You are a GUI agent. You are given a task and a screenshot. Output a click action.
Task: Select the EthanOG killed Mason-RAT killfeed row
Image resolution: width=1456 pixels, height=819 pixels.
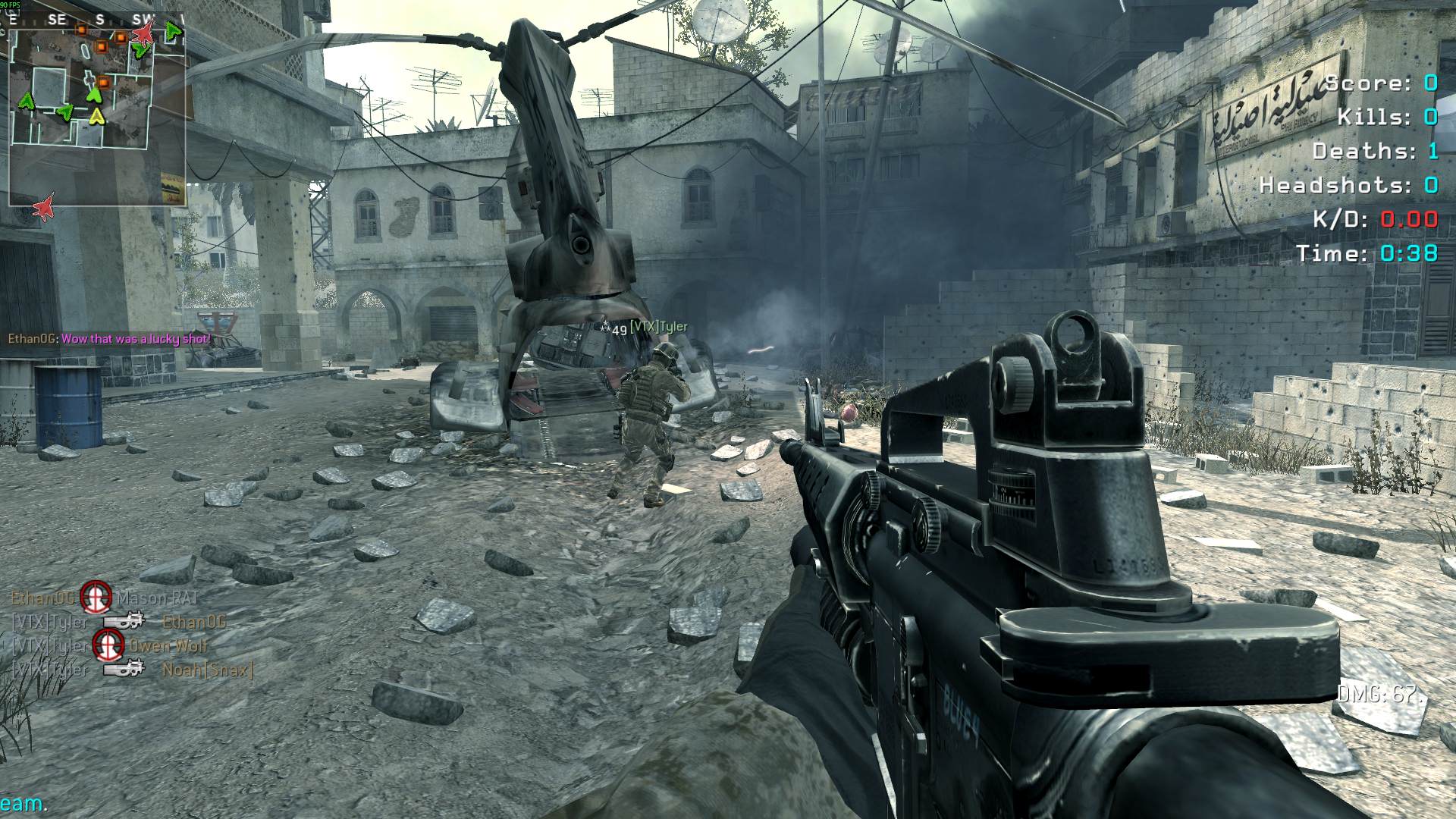click(104, 598)
